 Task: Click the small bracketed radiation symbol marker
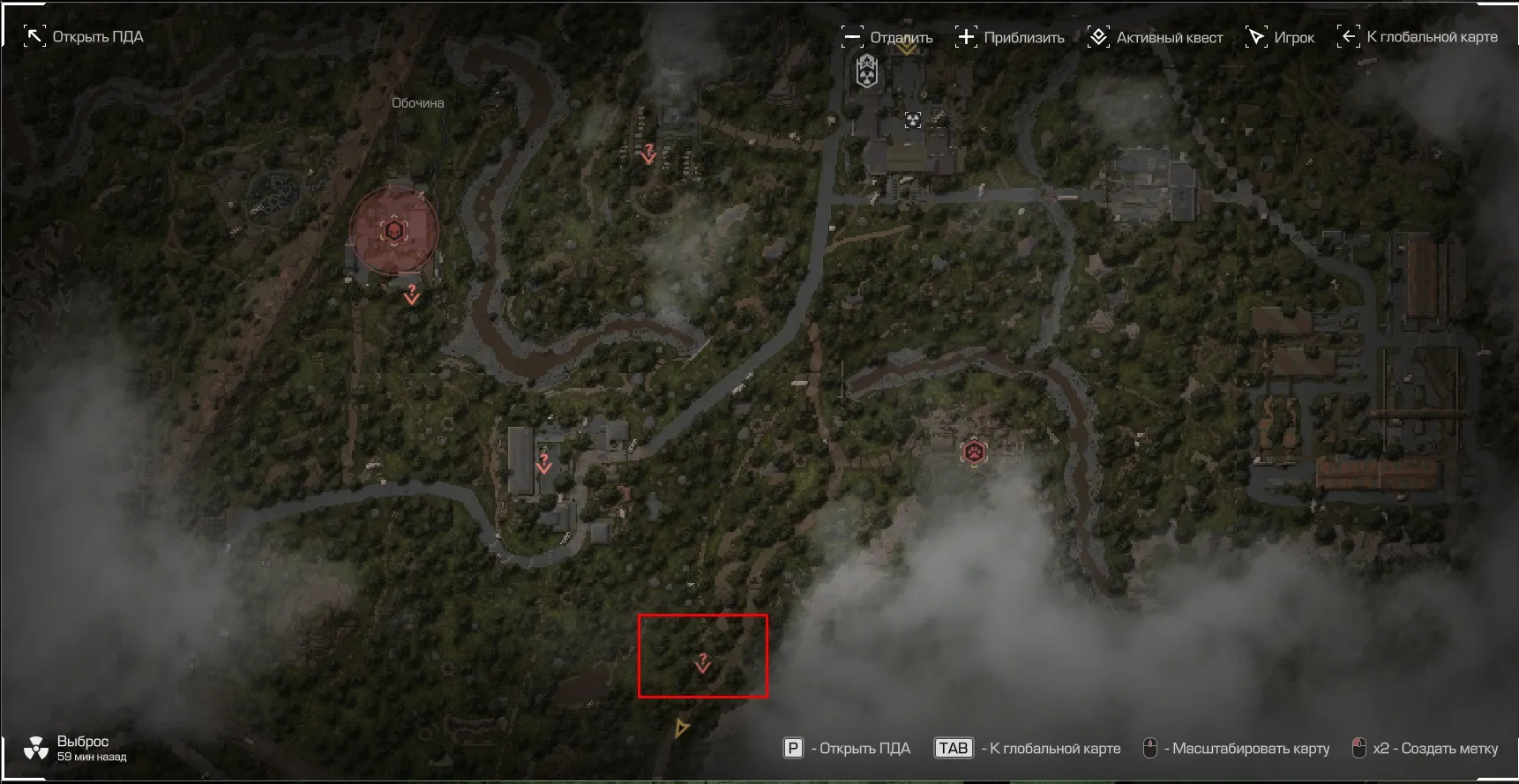913,120
